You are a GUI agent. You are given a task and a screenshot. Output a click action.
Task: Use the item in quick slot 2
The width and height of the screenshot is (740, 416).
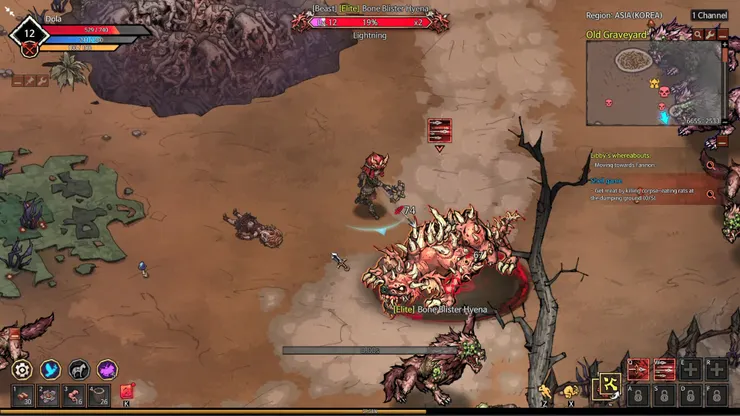click(48, 395)
